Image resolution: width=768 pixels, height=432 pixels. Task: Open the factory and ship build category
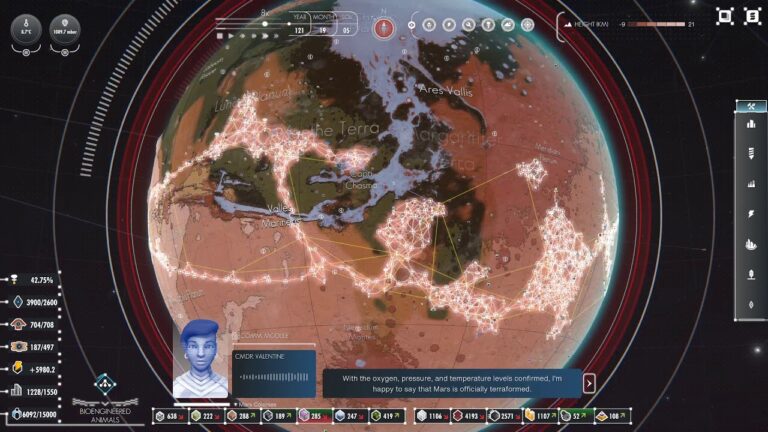coord(750,243)
